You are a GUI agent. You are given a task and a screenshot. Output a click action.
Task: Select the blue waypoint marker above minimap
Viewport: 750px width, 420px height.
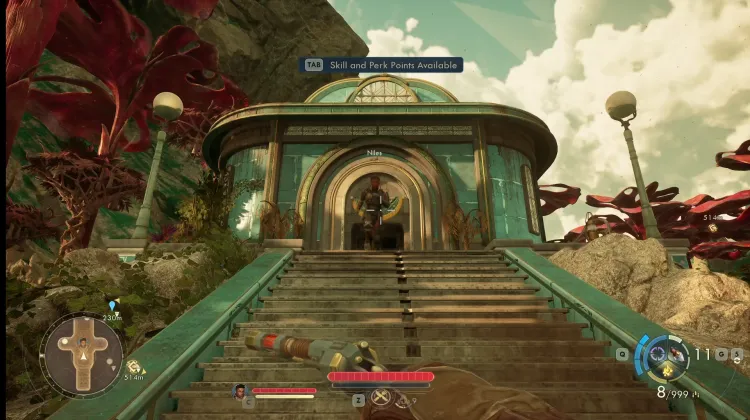[112, 305]
